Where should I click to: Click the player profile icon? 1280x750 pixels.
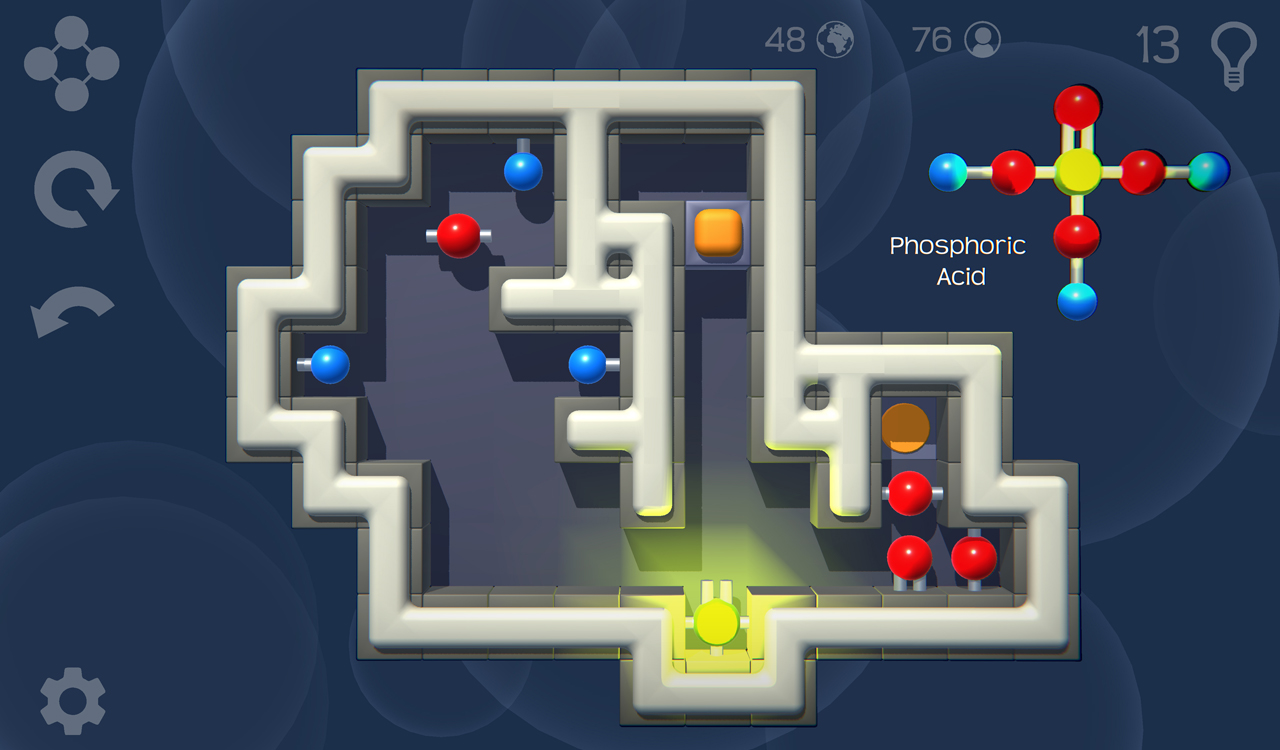pyautogui.click(x=983, y=39)
